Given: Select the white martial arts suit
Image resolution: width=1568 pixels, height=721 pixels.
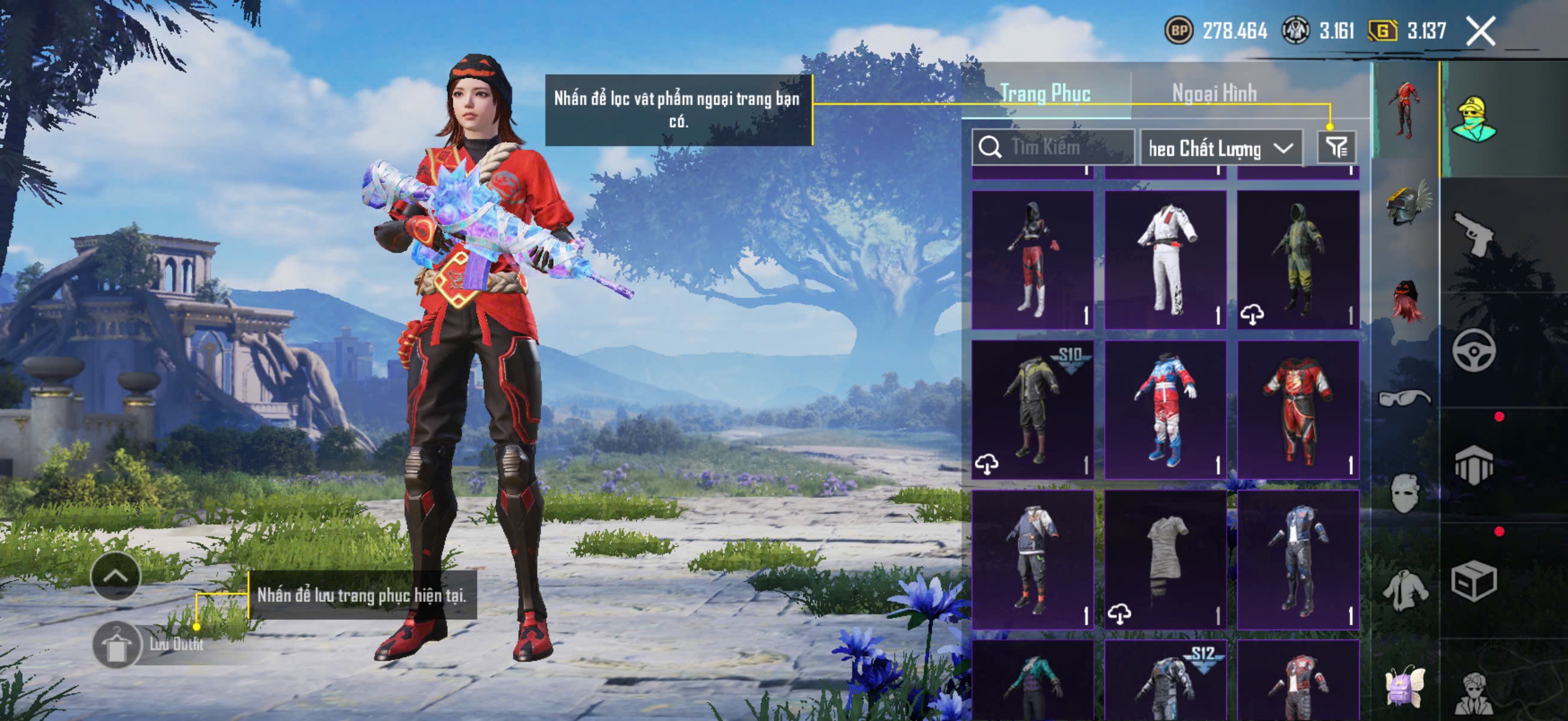Looking at the screenshot, I should point(1165,260).
